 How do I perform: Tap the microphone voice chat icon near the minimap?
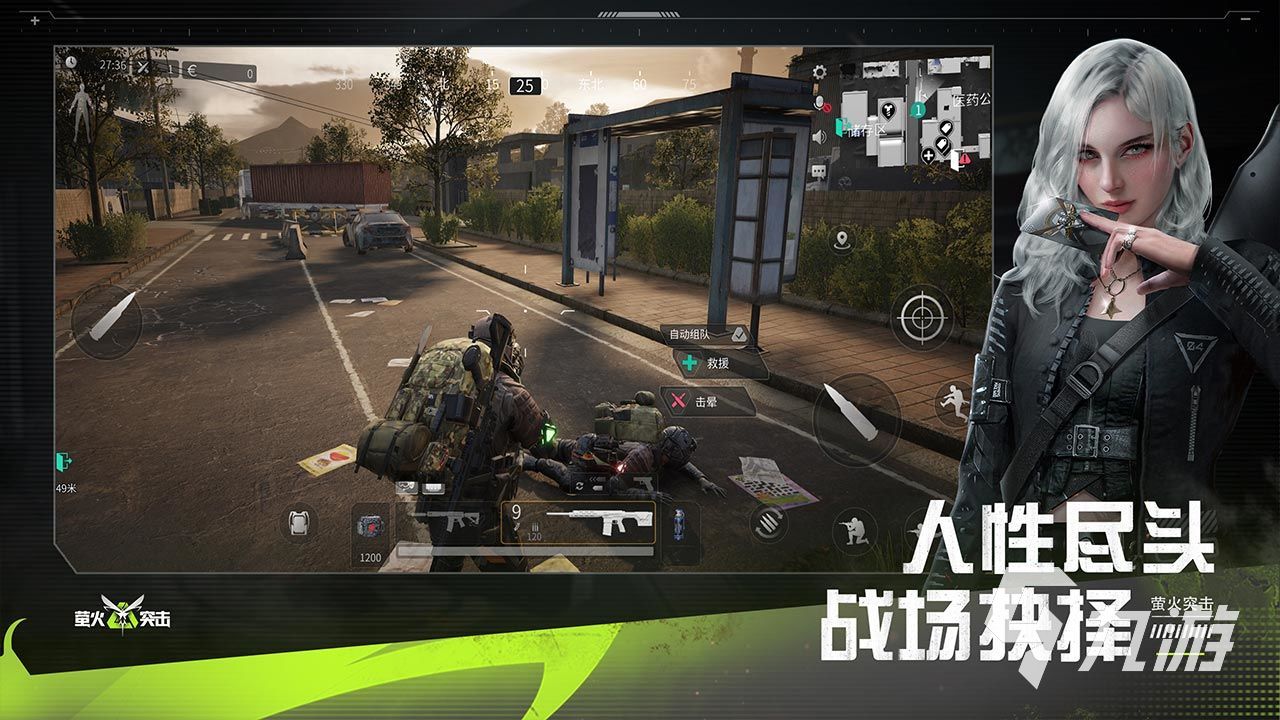(819, 103)
